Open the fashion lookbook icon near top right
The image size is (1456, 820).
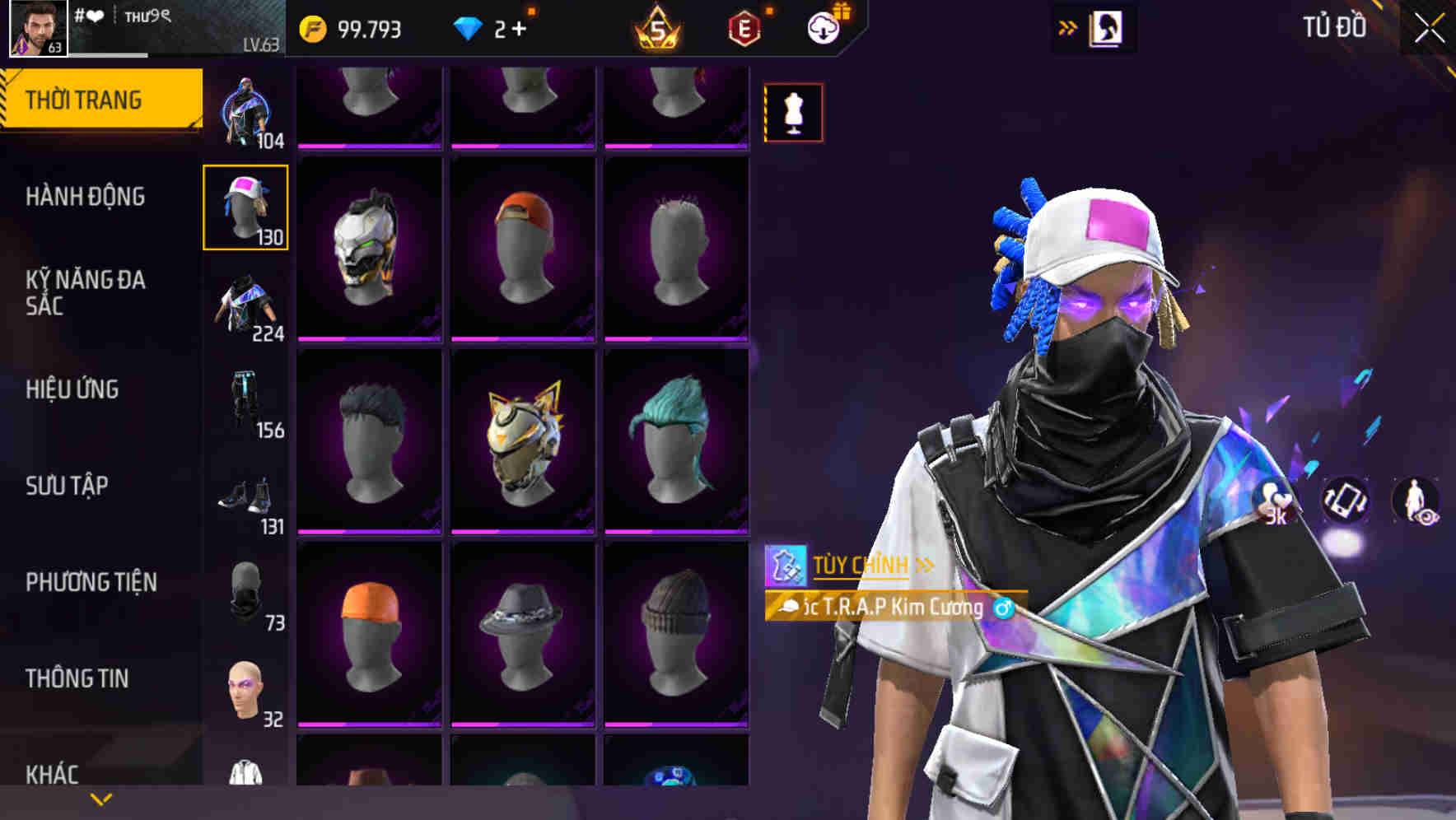(1105, 28)
